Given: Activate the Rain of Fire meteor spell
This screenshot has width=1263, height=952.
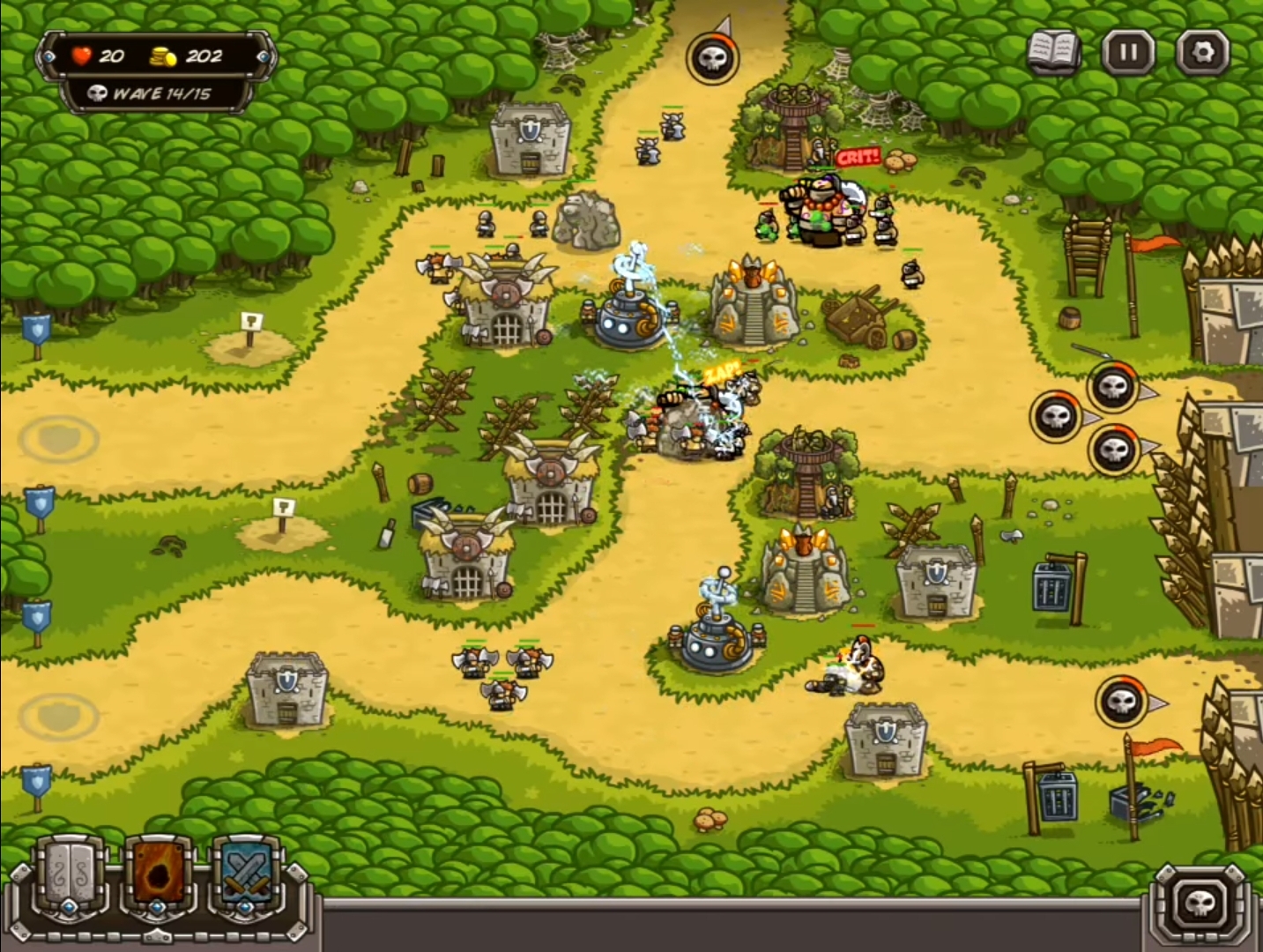Looking at the screenshot, I should [159, 878].
